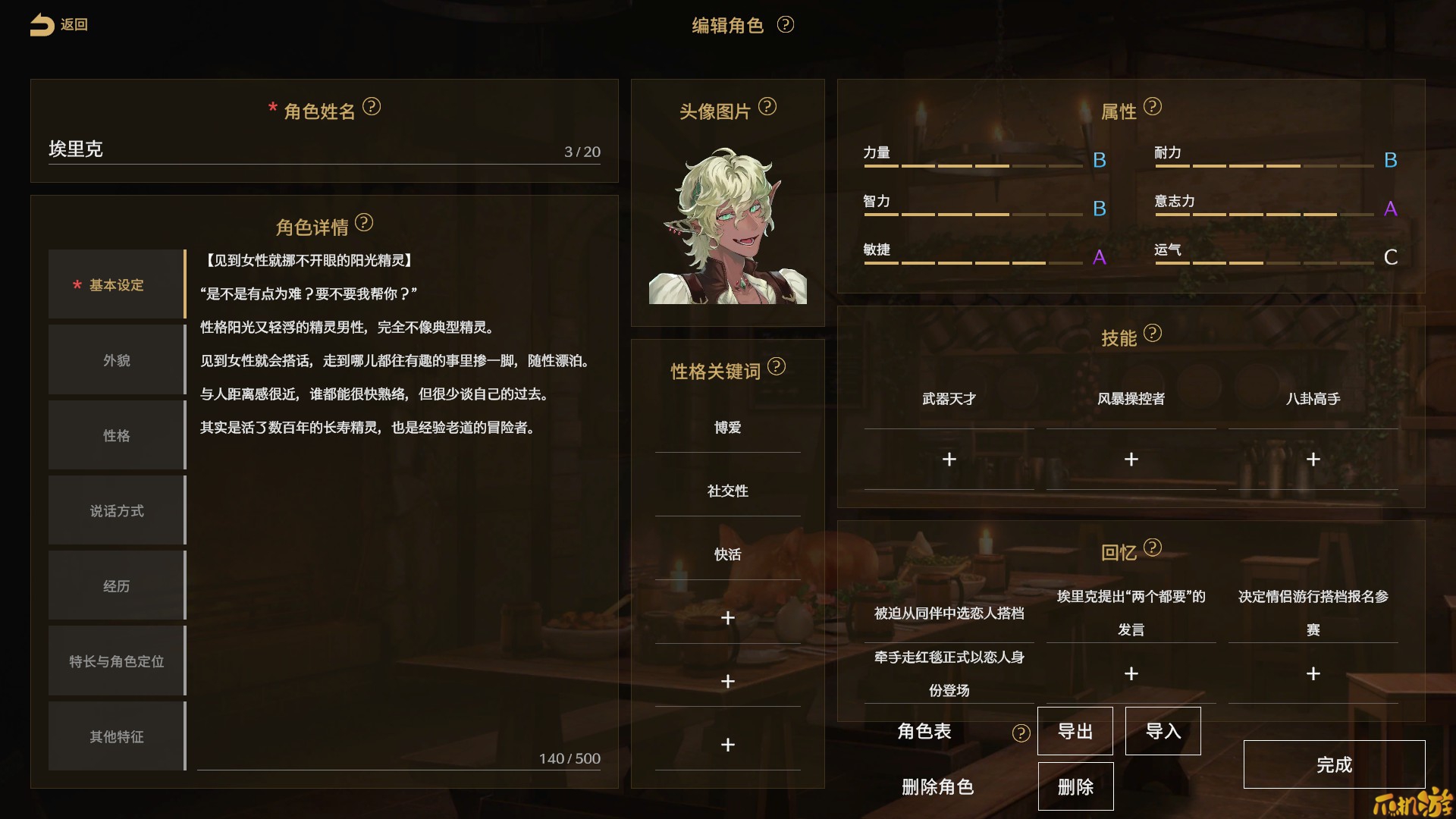Import a character sheet with 导入

pos(1163,731)
